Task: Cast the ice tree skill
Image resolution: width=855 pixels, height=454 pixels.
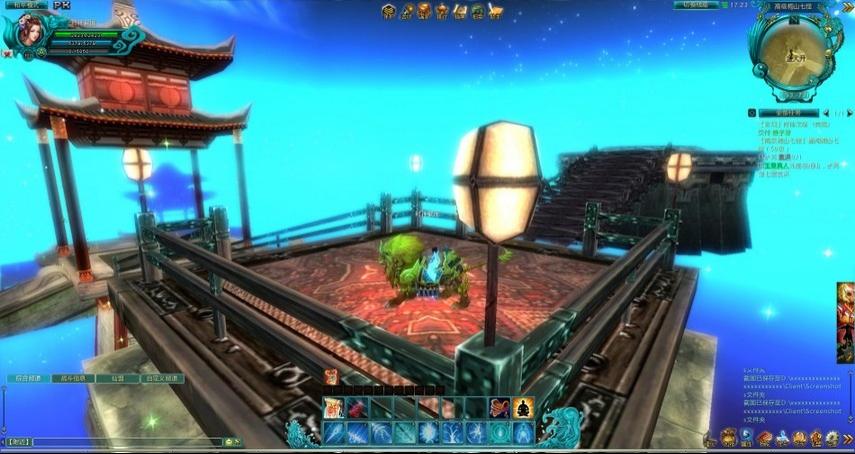Action: click(452, 432)
